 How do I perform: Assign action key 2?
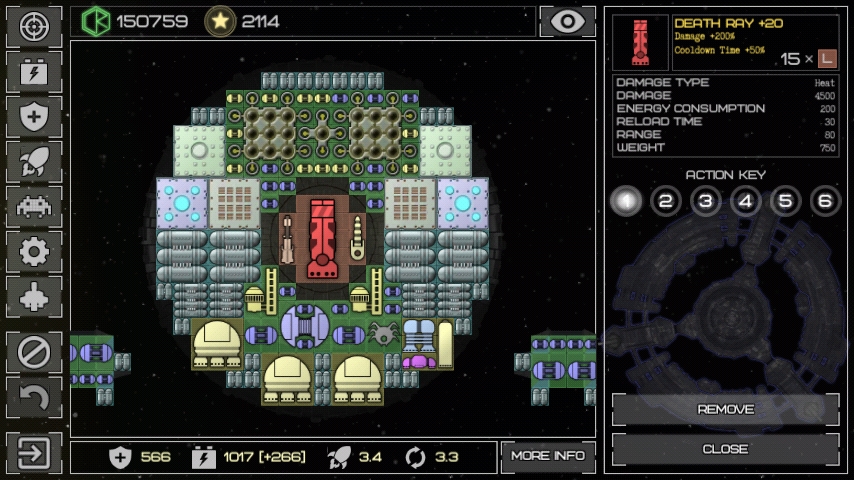point(665,201)
